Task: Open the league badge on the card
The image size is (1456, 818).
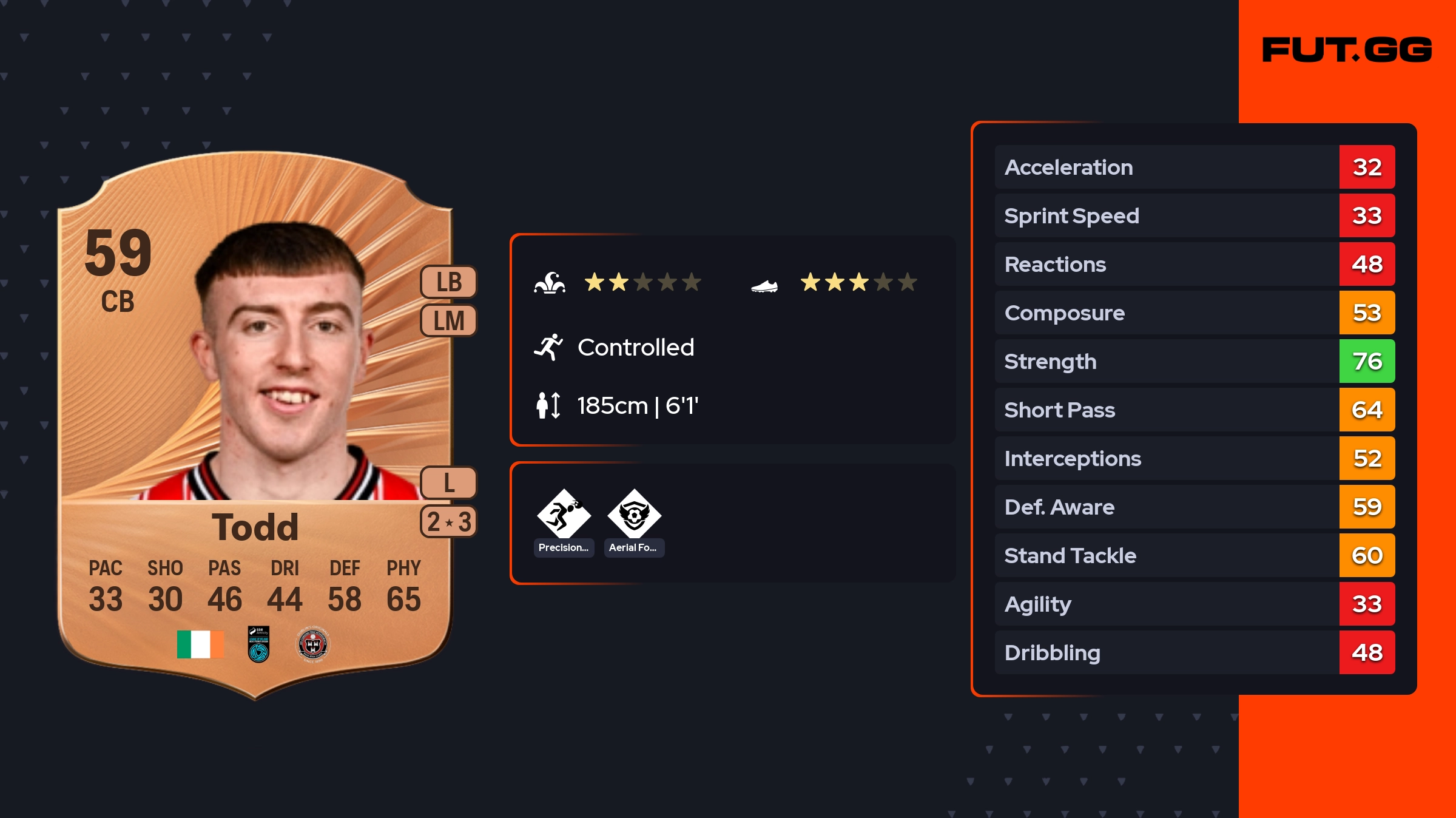Action: 258,644
